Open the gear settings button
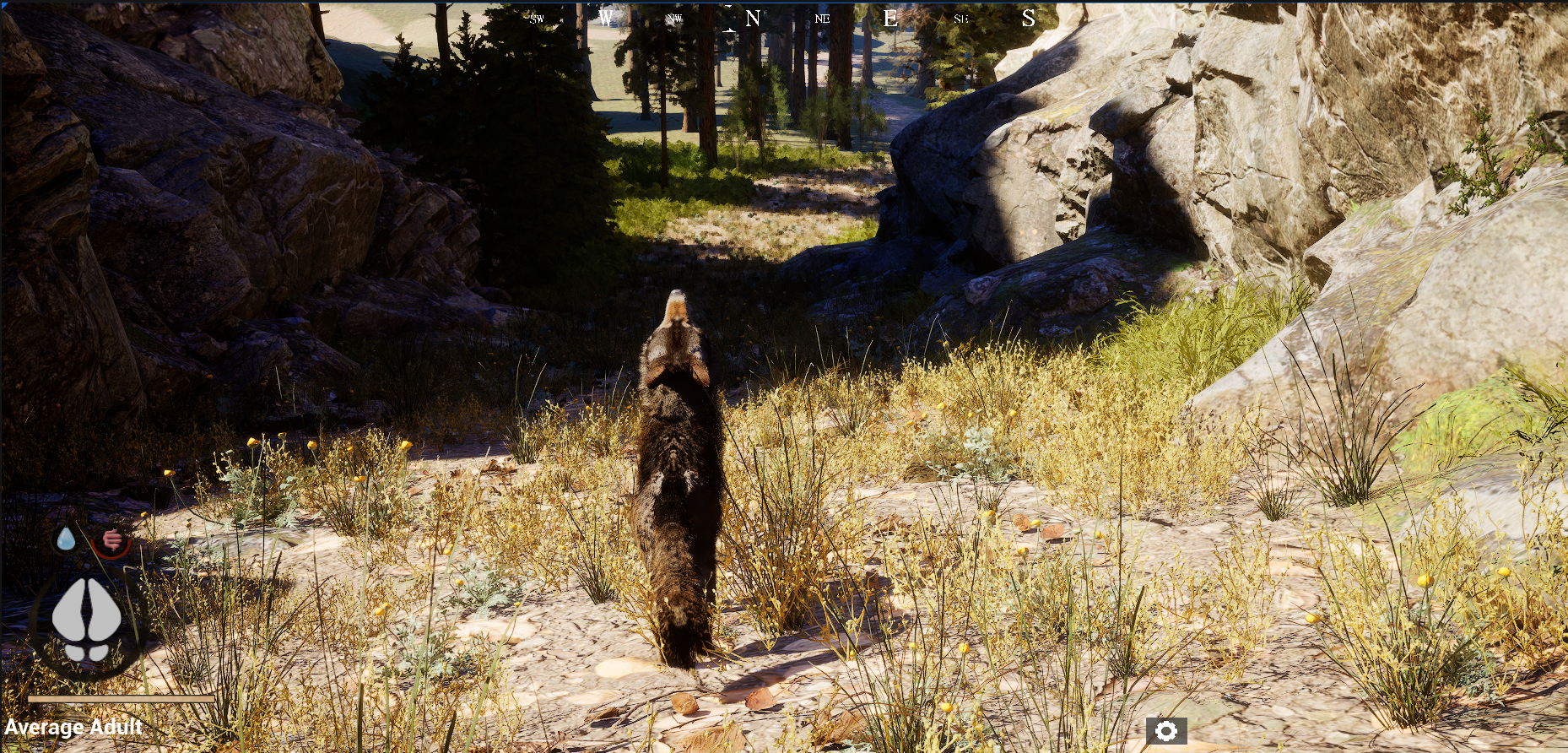Screen dimensions: 1568x753 1166,731
